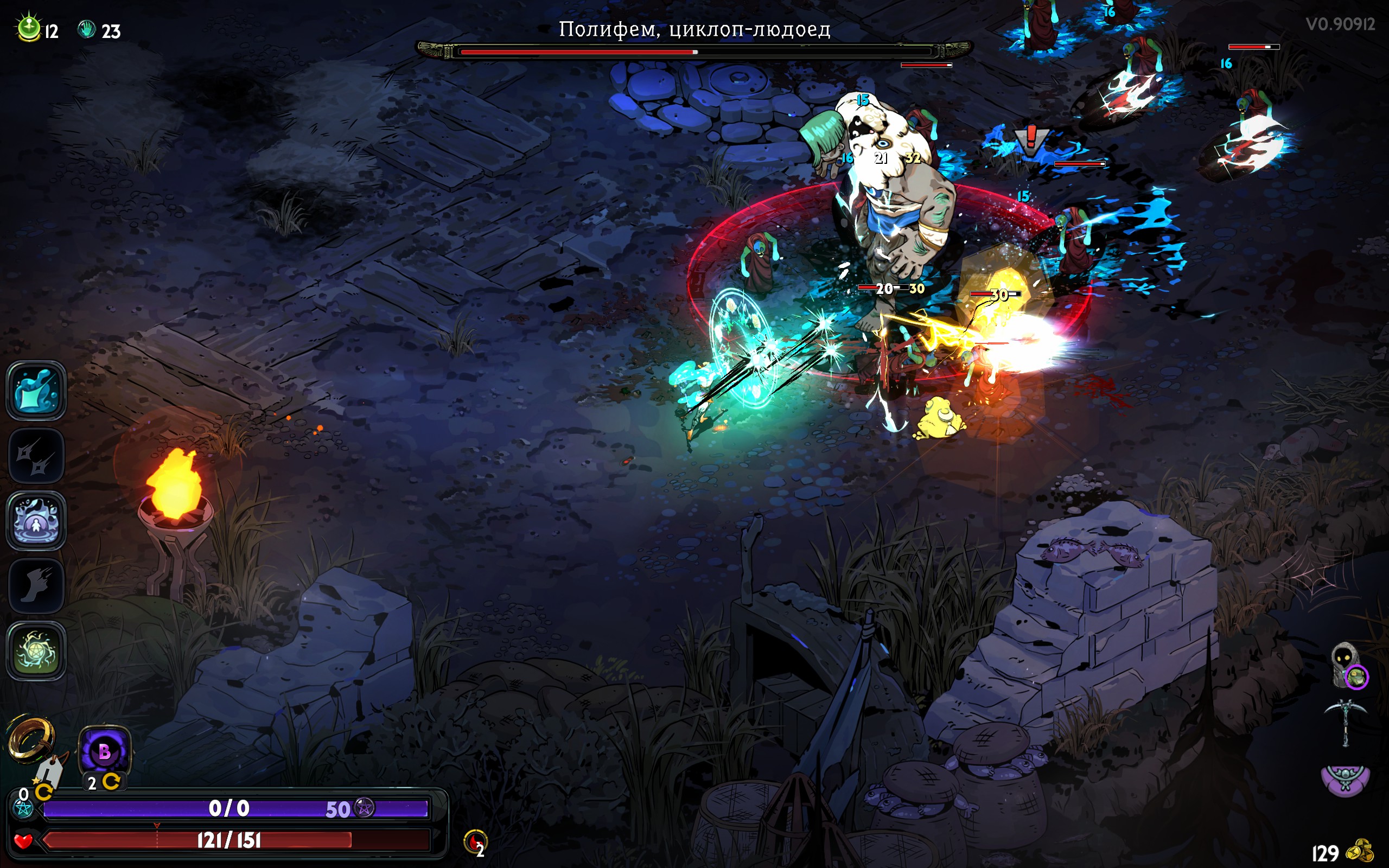Activate the purple moon hex icon
Viewport: 1389px width, 868px height.
105,751
